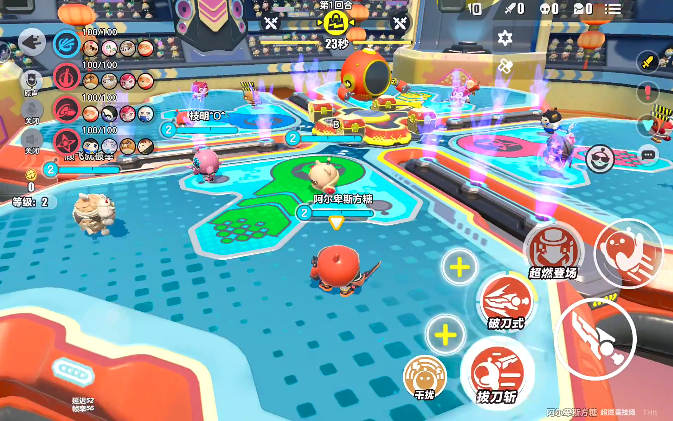The height and width of the screenshot is (421, 673).
Task: Open the settings gear icon
Action: coord(505,37)
